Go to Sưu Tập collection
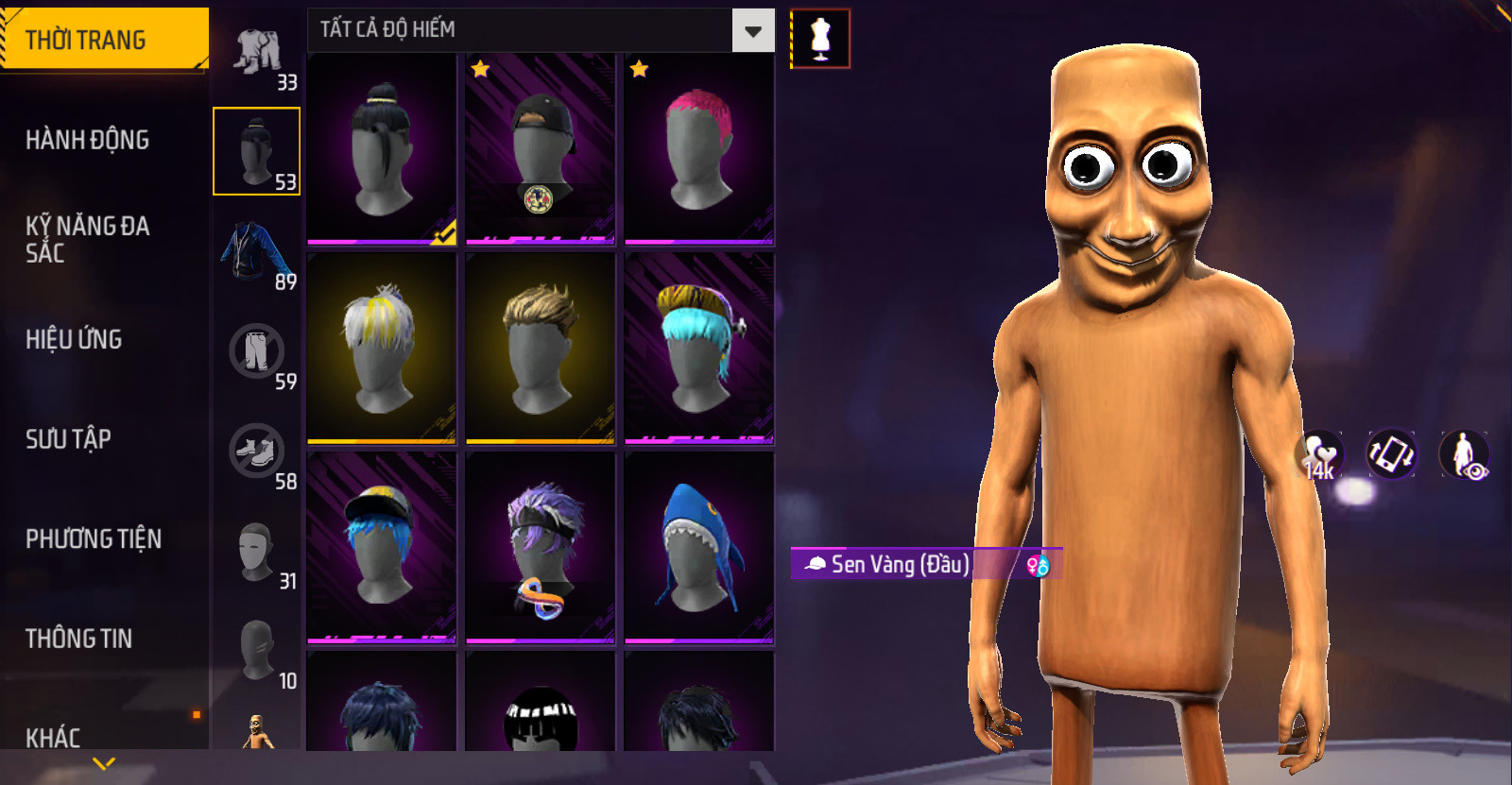The height and width of the screenshot is (785, 1512). tap(68, 439)
